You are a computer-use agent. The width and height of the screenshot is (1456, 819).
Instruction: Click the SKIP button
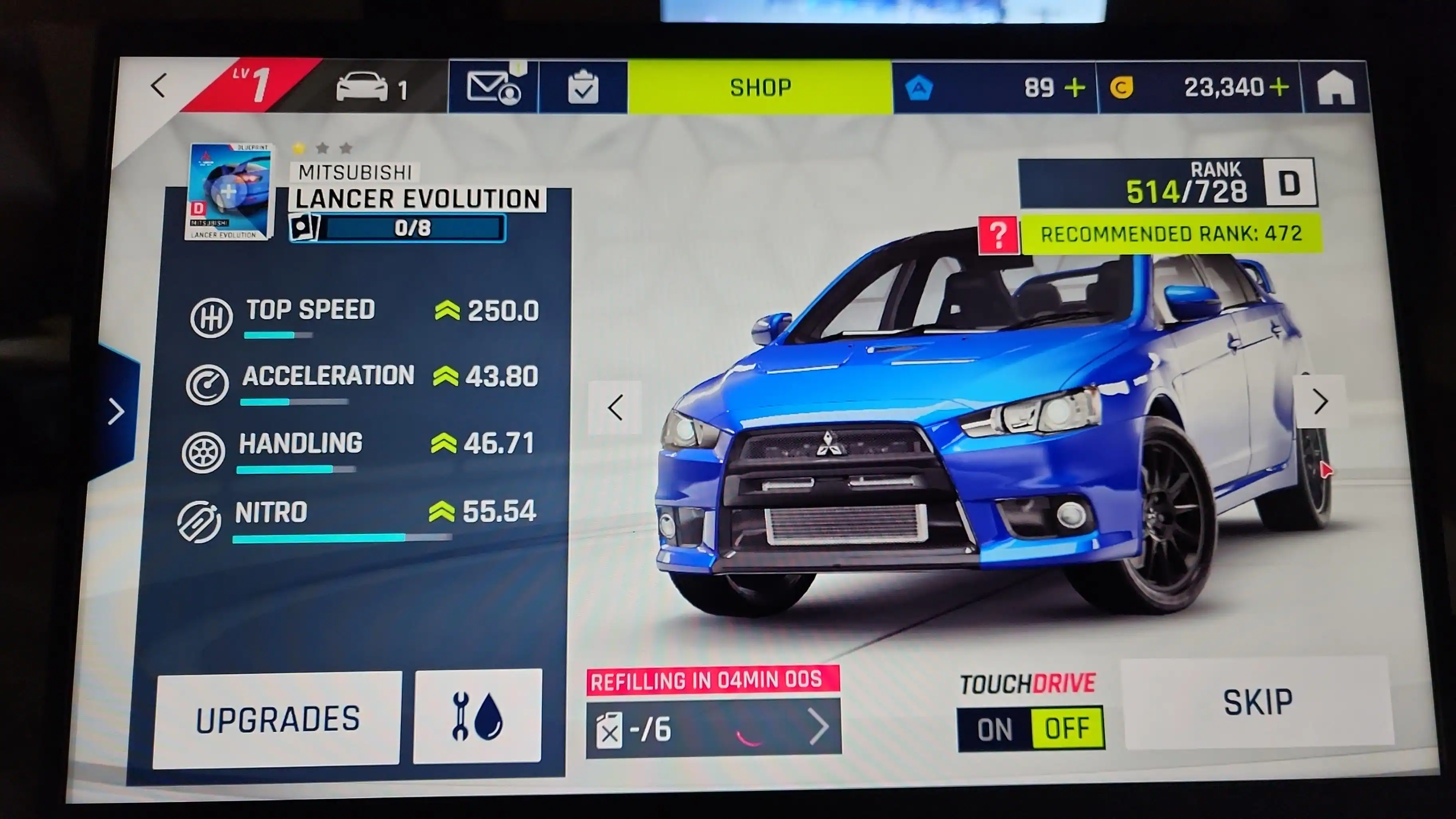click(1257, 702)
